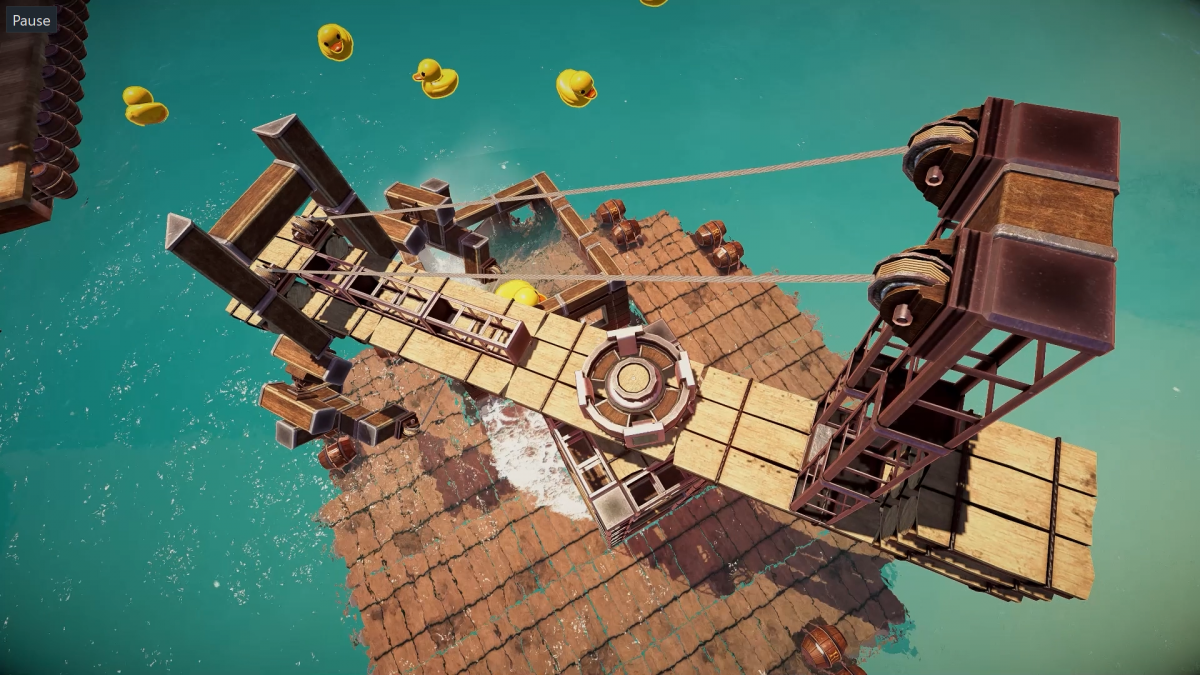Click the Pause button
Screen dimensions: 1200x675
click(31, 20)
